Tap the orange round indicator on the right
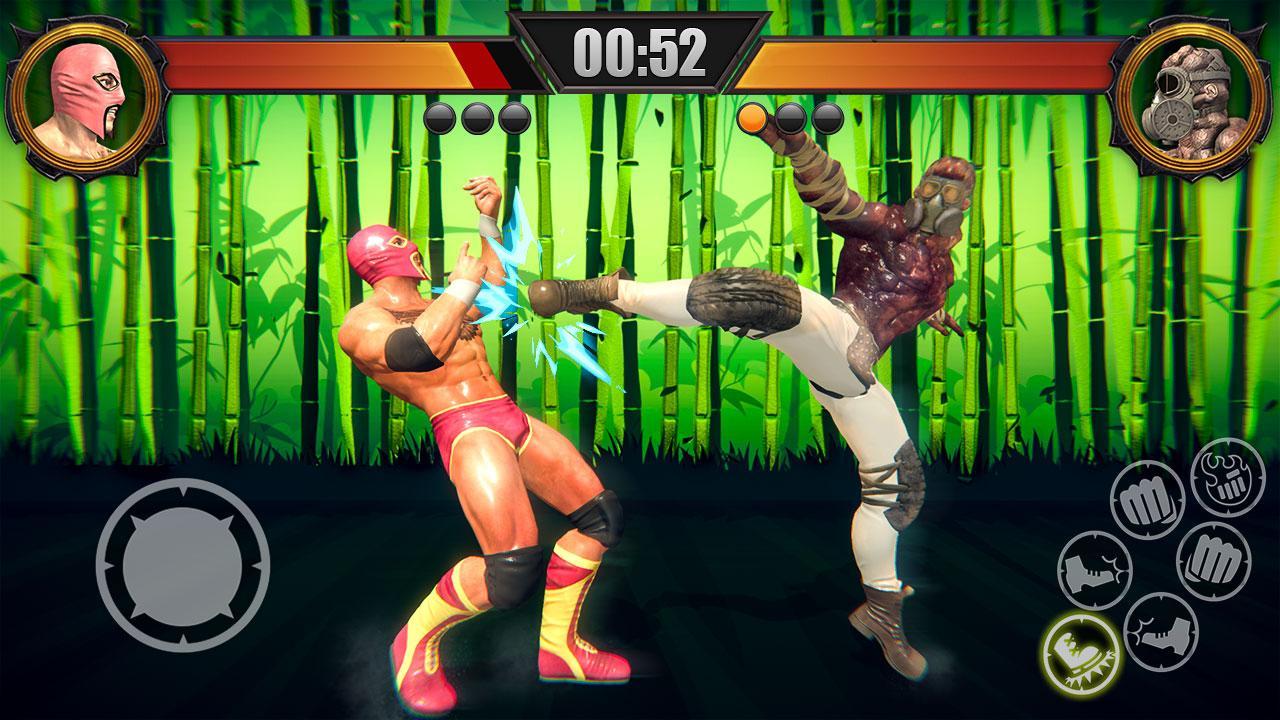The image size is (1280, 720). coord(752,117)
